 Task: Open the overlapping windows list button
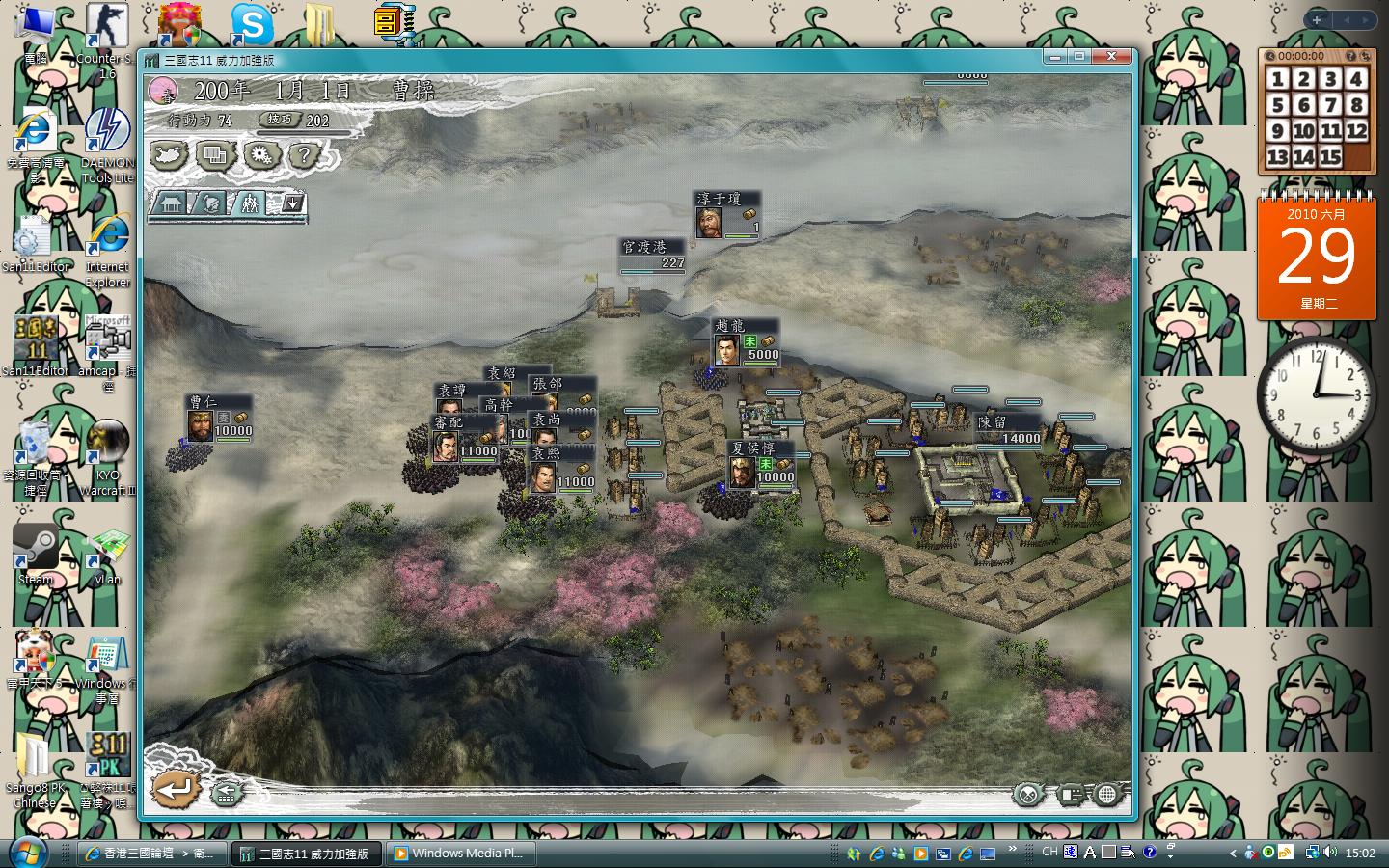click(216, 154)
